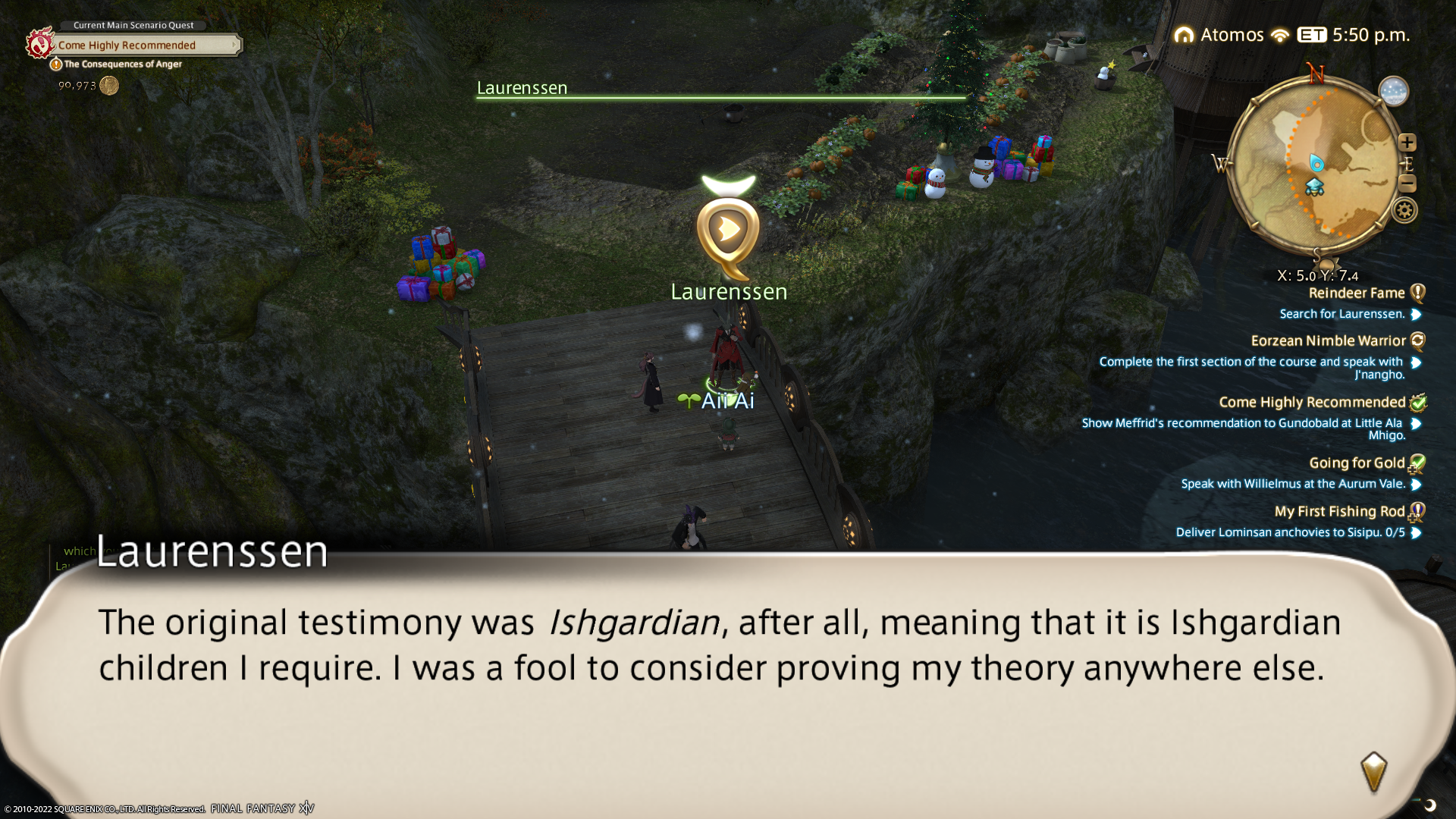This screenshot has height=819, width=1456.
Task: Click the Reindeer Fame objective arrow
Action: 1416,315
